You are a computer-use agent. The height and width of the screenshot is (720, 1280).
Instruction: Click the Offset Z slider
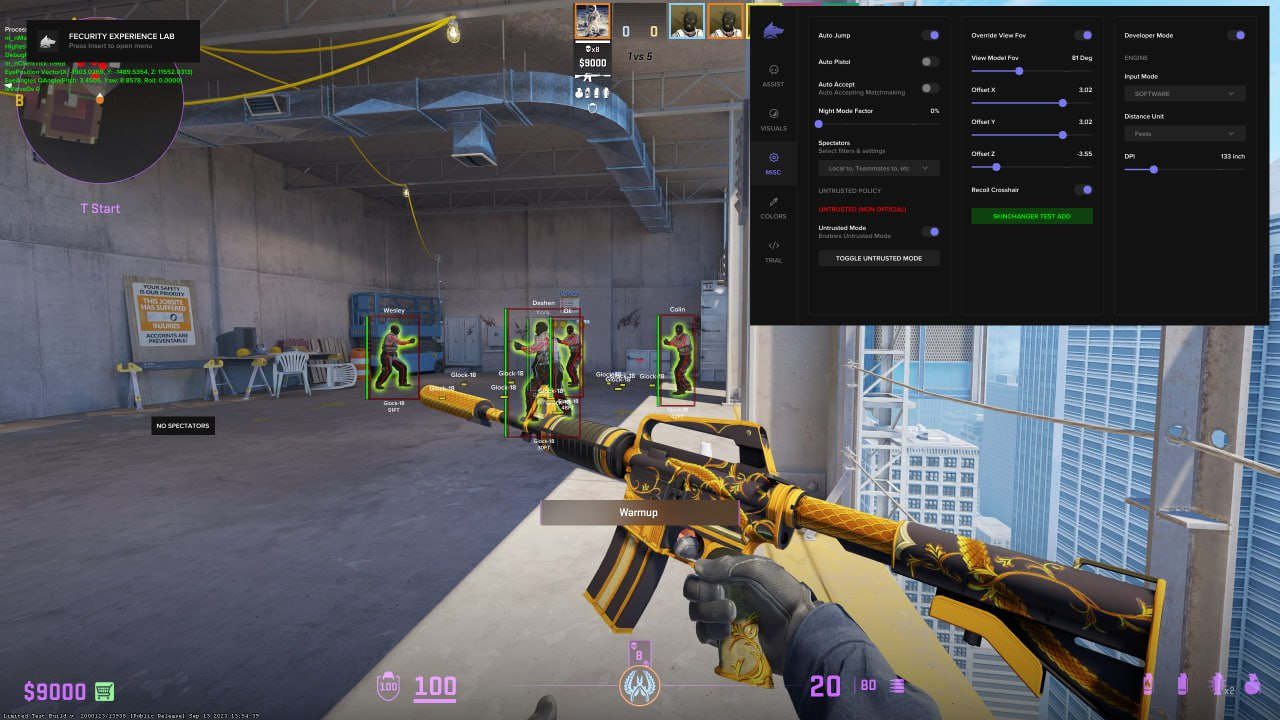(1031, 167)
